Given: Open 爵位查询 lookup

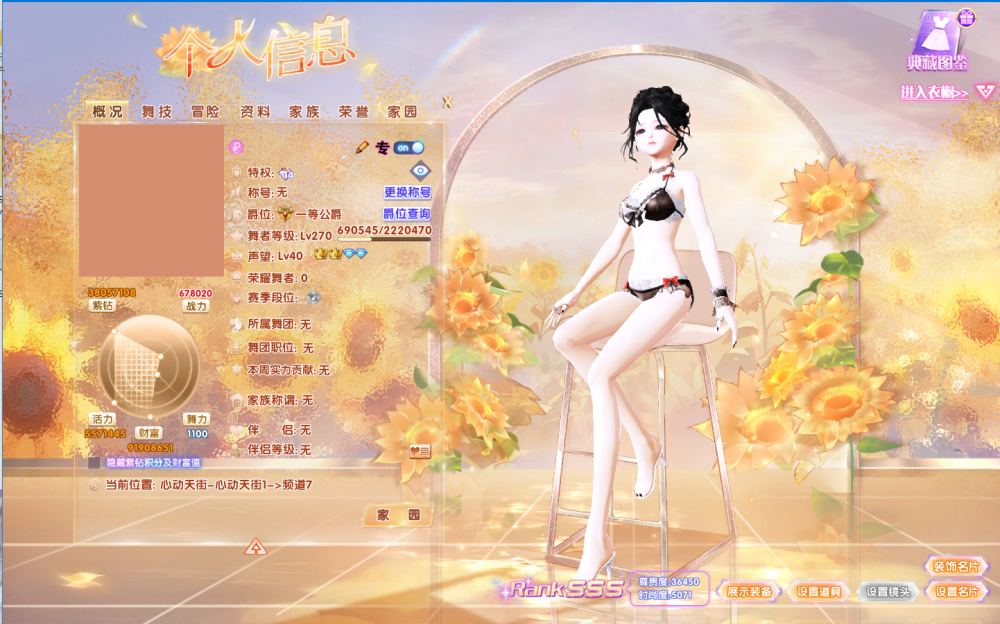Looking at the screenshot, I should coord(407,214).
